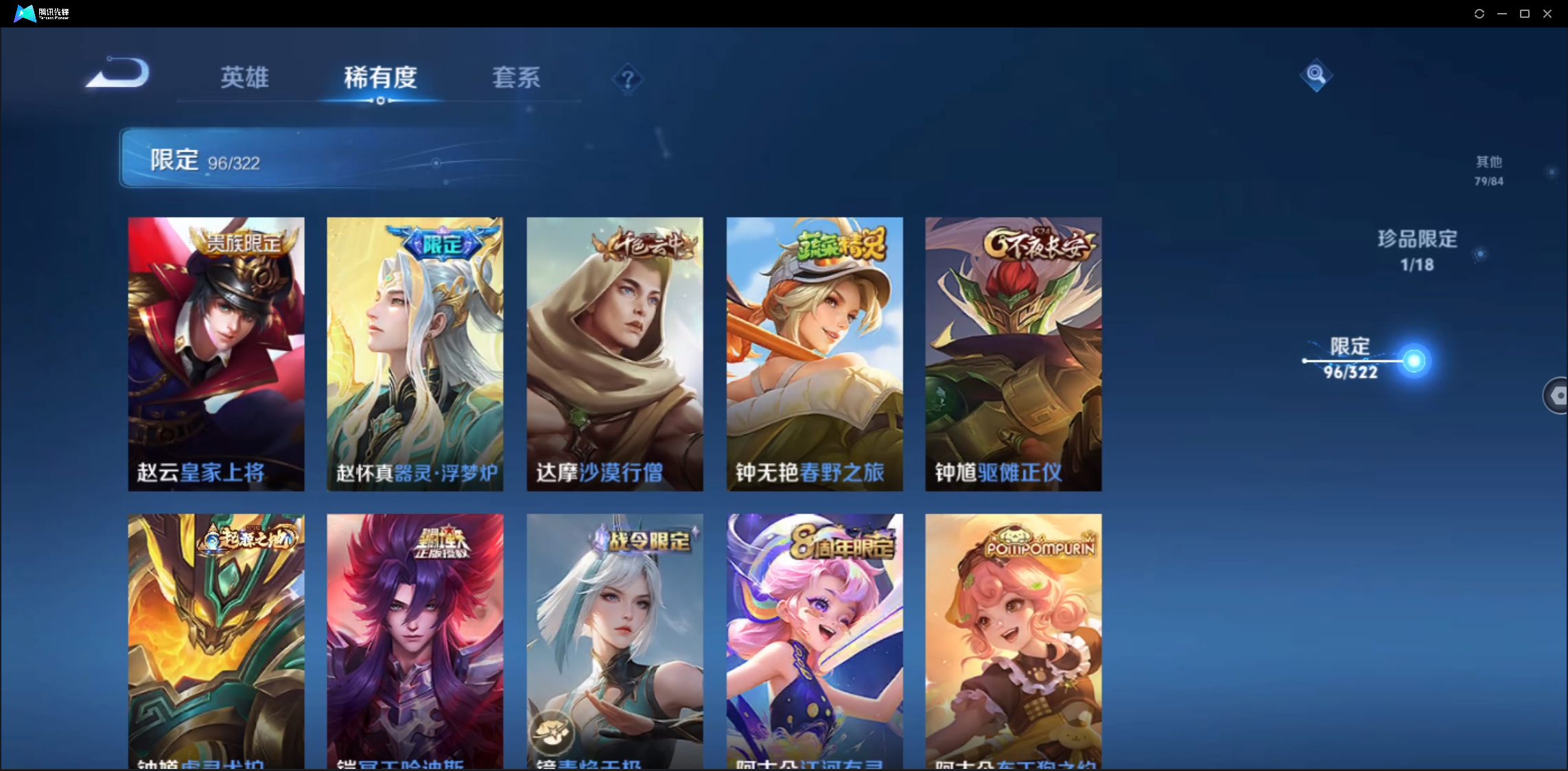
Task: Close the emulator window
Action: click(x=1547, y=14)
